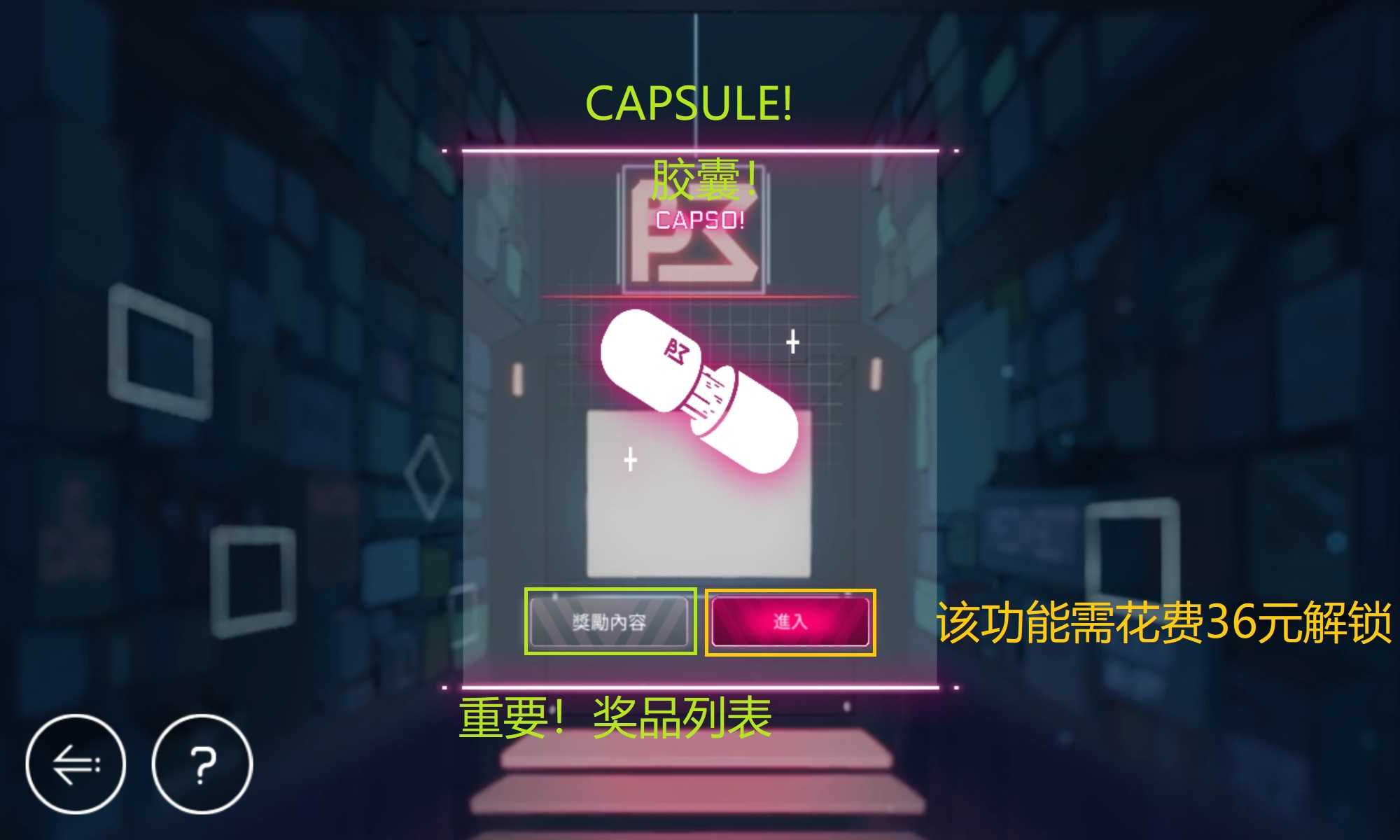Click the right plus crosshair marker

792,343
